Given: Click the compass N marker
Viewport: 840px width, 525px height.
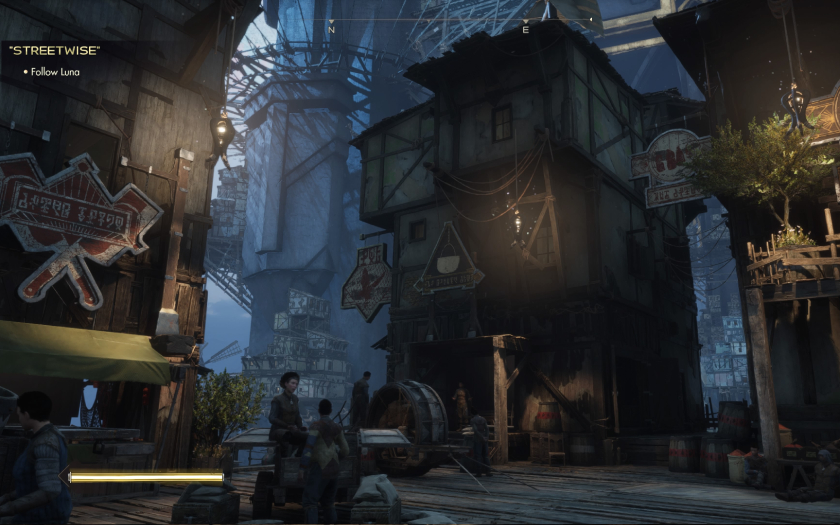Looking at the screenshot, I should (x=331, y=30).
